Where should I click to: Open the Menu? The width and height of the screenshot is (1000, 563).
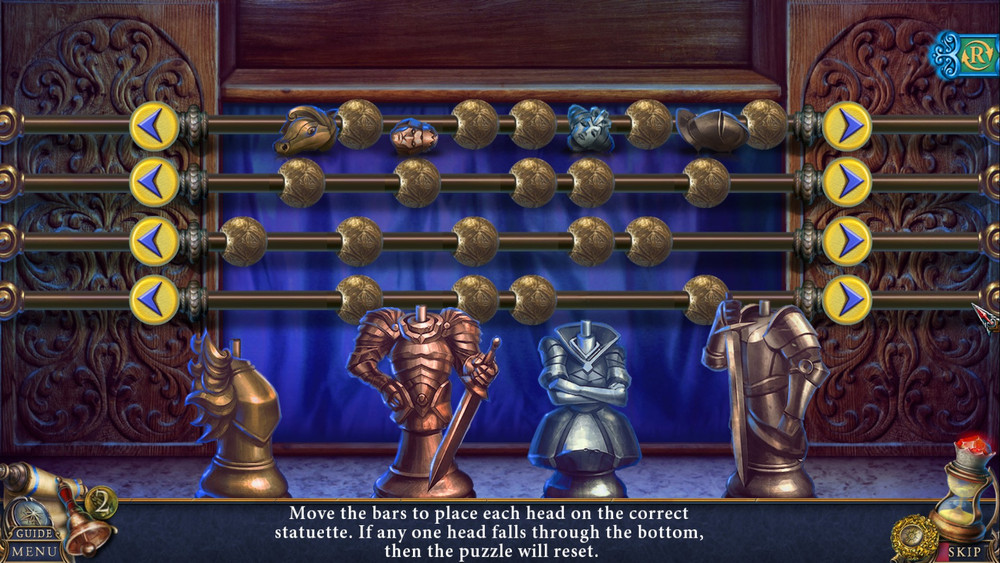[34, 551]
